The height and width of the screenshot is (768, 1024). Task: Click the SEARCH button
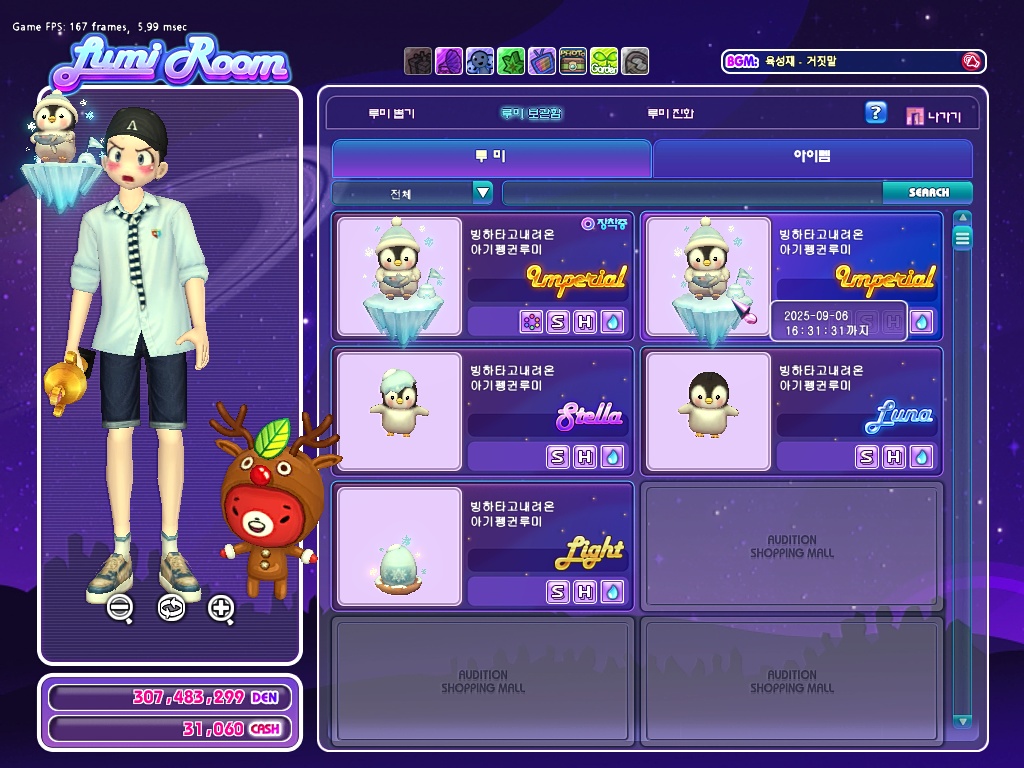[928, 193]
